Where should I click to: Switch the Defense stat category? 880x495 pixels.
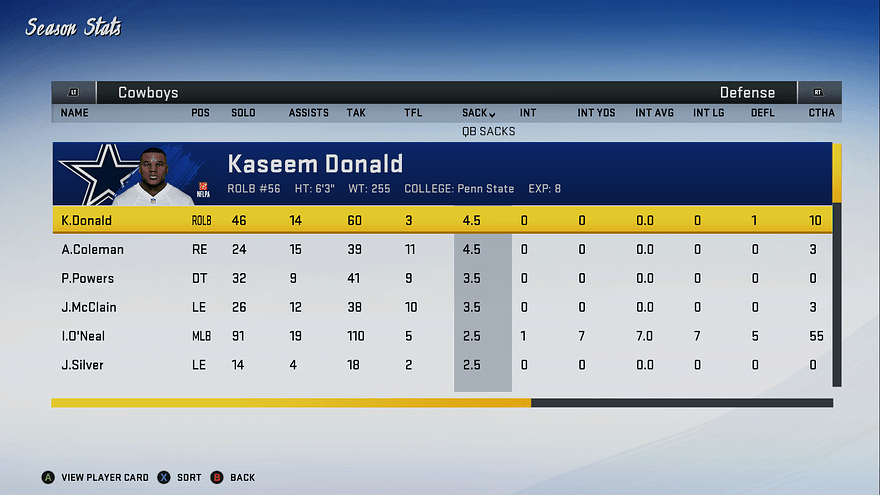point(747,93)
